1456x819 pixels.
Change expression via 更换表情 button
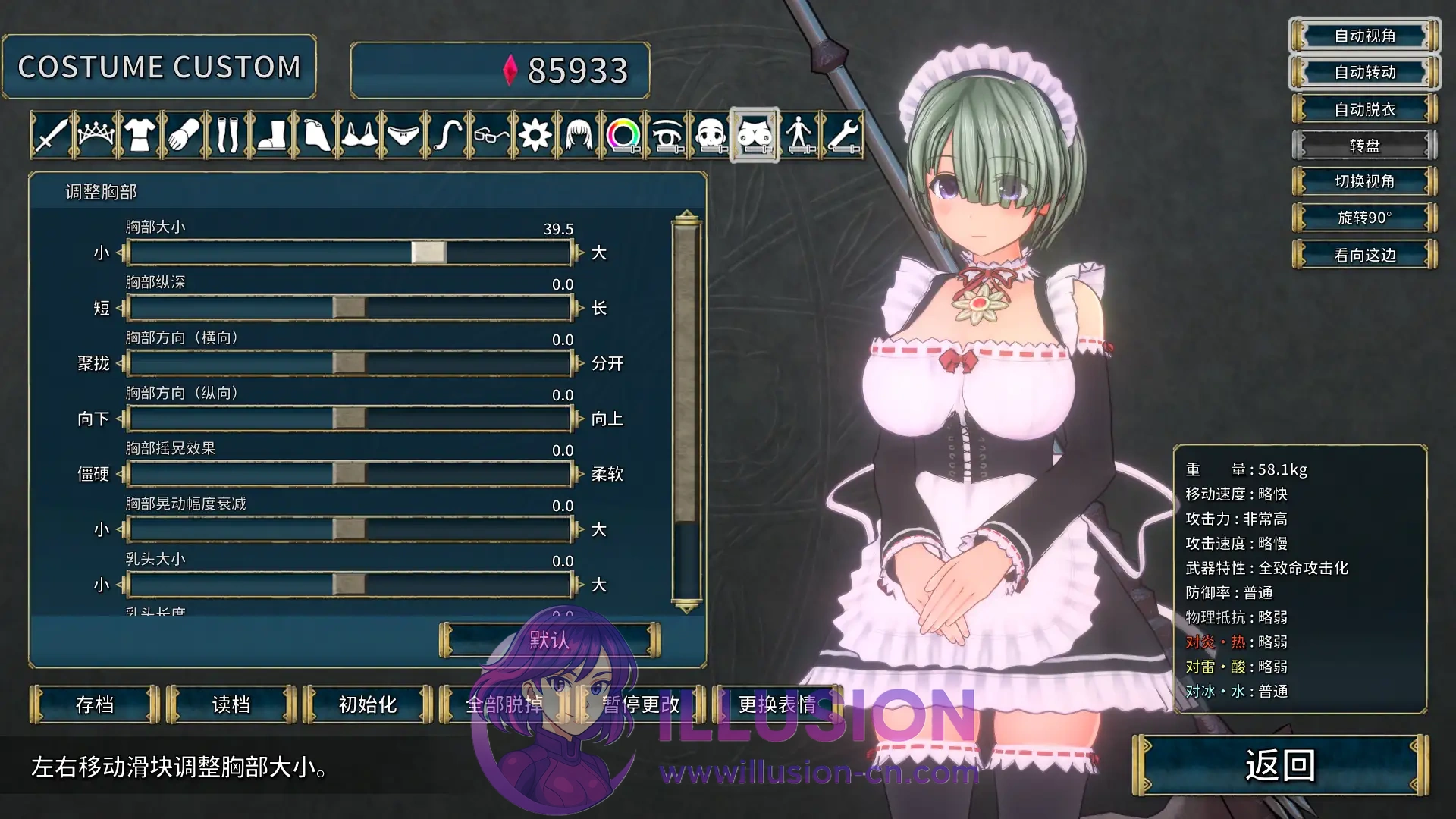click(777, 704)
